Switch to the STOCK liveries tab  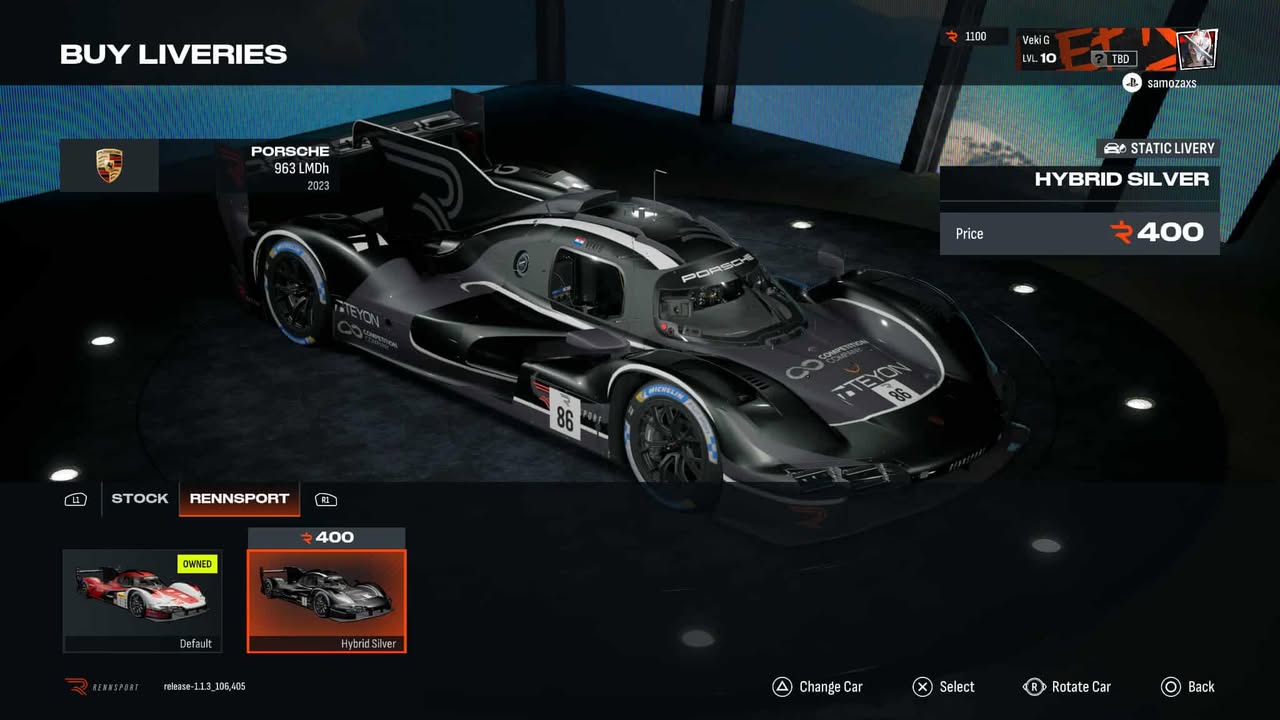point(139,498)
